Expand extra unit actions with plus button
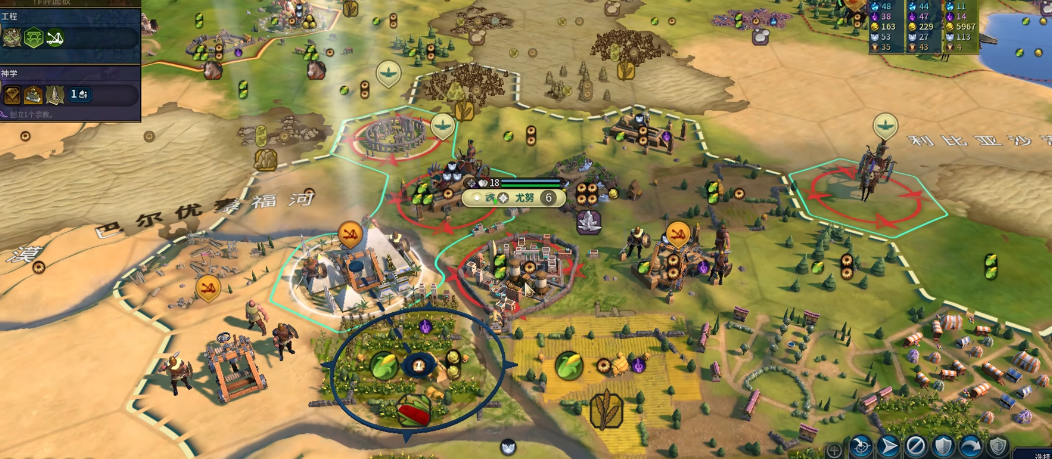The height and width of the screenshot is (459, 1052). [834, 449]
